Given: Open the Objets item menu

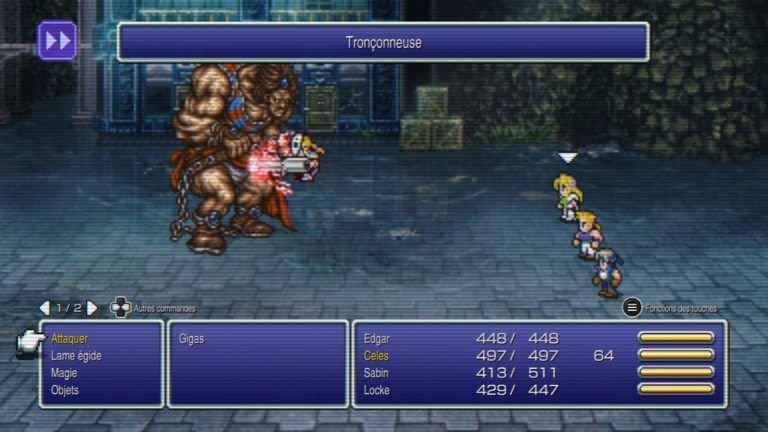Looking at the screenshot, I should tap(65, 390).
